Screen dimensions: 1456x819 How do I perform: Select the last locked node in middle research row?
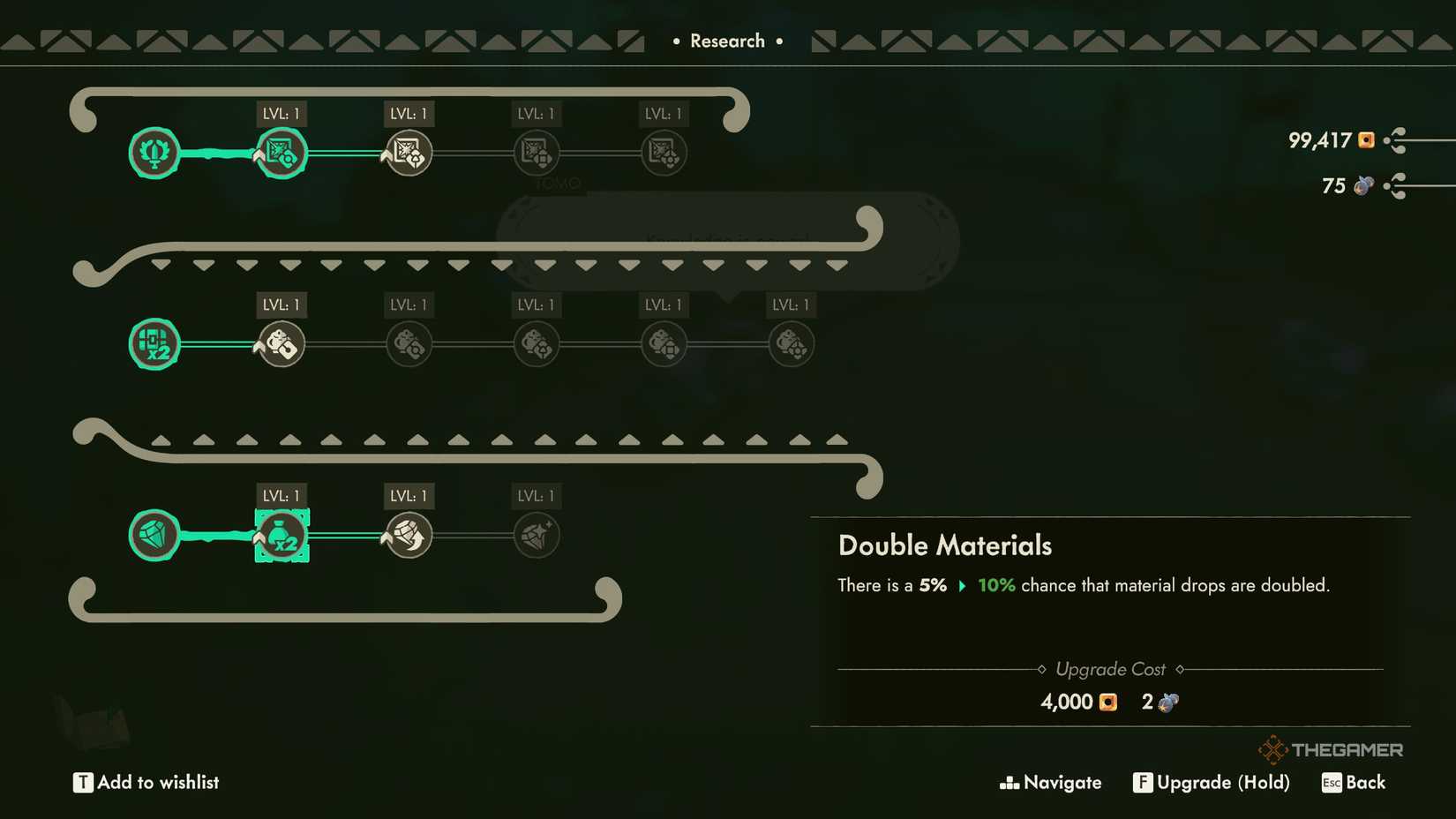point(790,343)
